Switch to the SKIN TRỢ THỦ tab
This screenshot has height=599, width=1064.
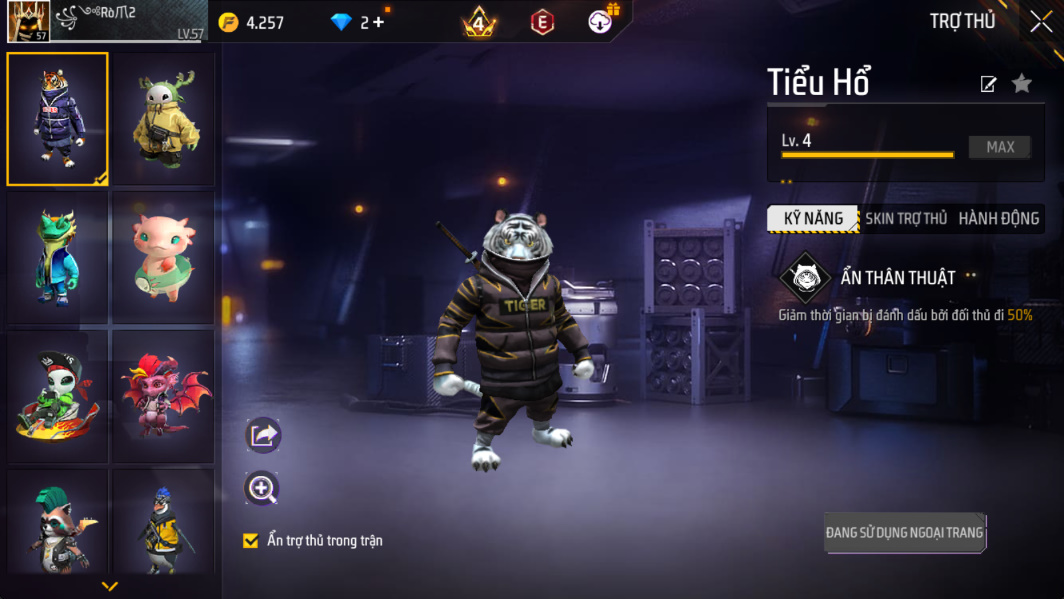pyautogui.click(x=906, y=219)
